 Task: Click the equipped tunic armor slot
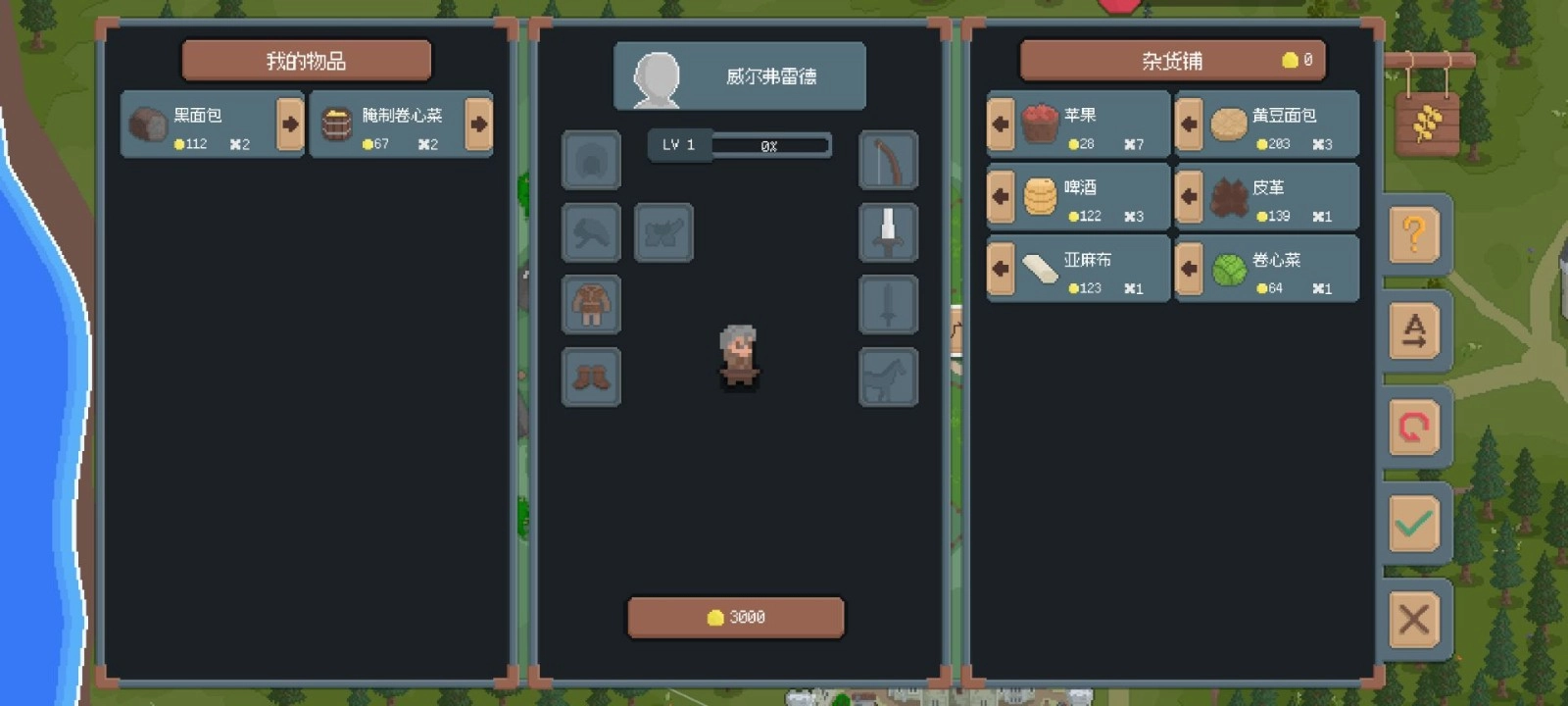(x=590, y=305)
